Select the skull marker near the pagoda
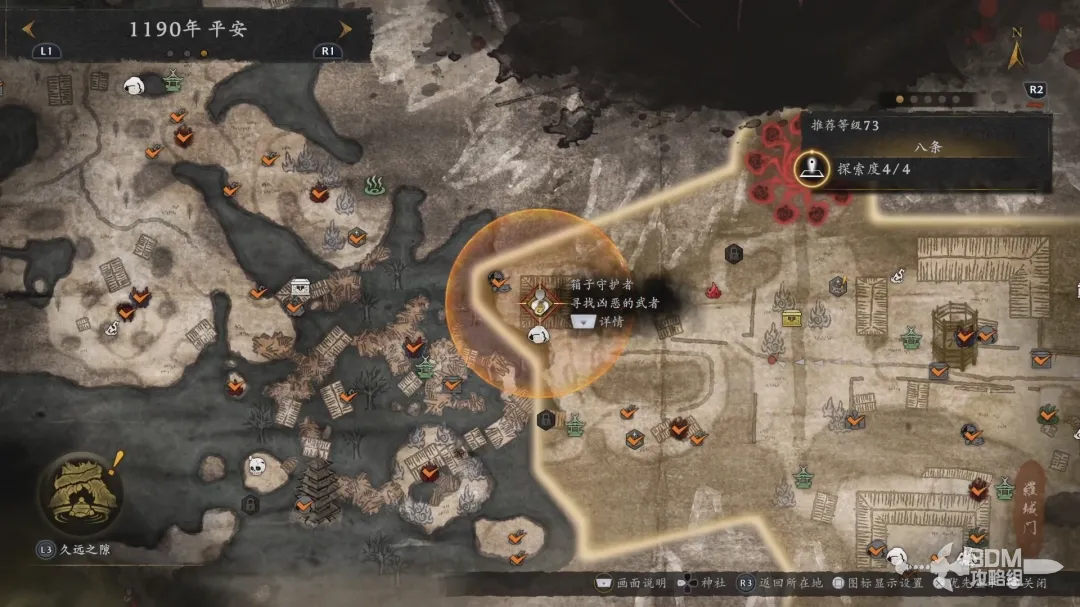1080x607 pixels. click(258, 464)
